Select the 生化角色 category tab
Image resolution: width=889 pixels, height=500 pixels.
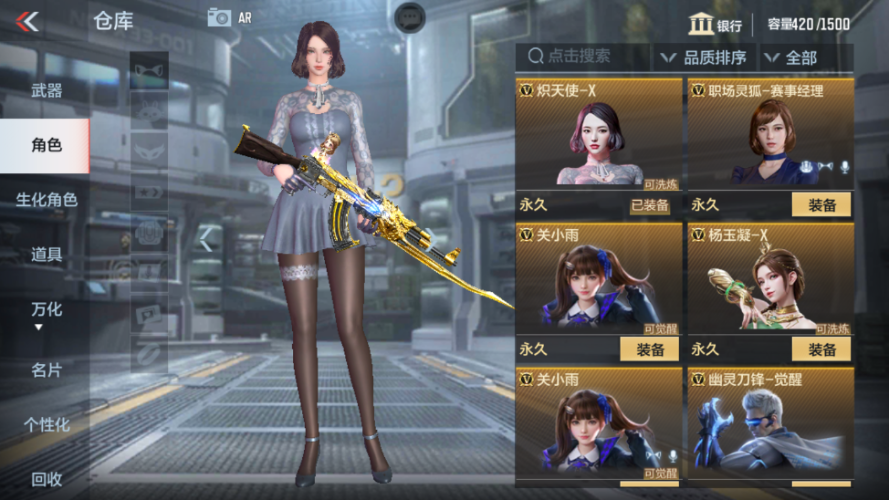tap(46, 200)
